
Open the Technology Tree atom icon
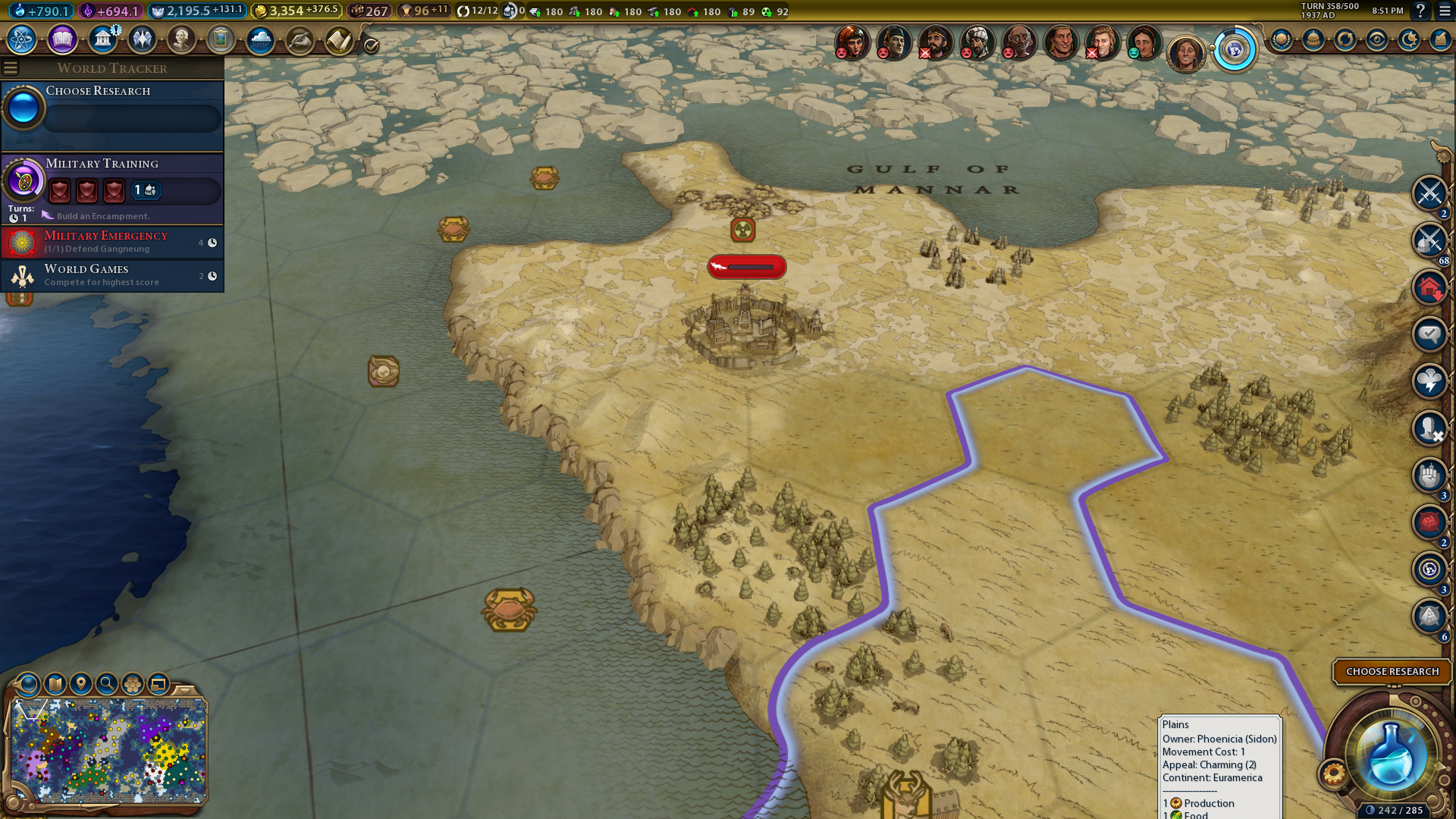[22, 39]
